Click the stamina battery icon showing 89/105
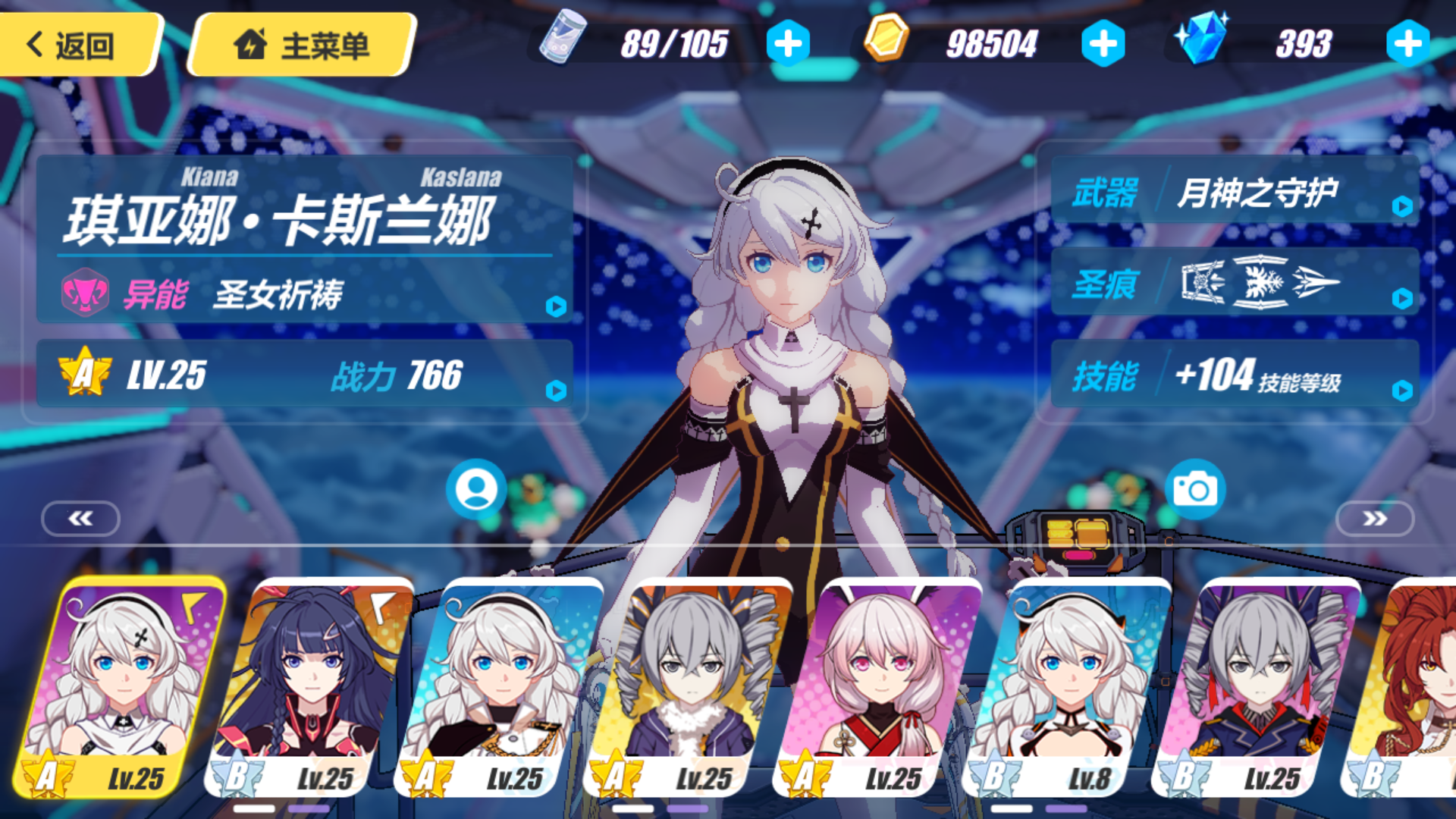 pos(563,39)
